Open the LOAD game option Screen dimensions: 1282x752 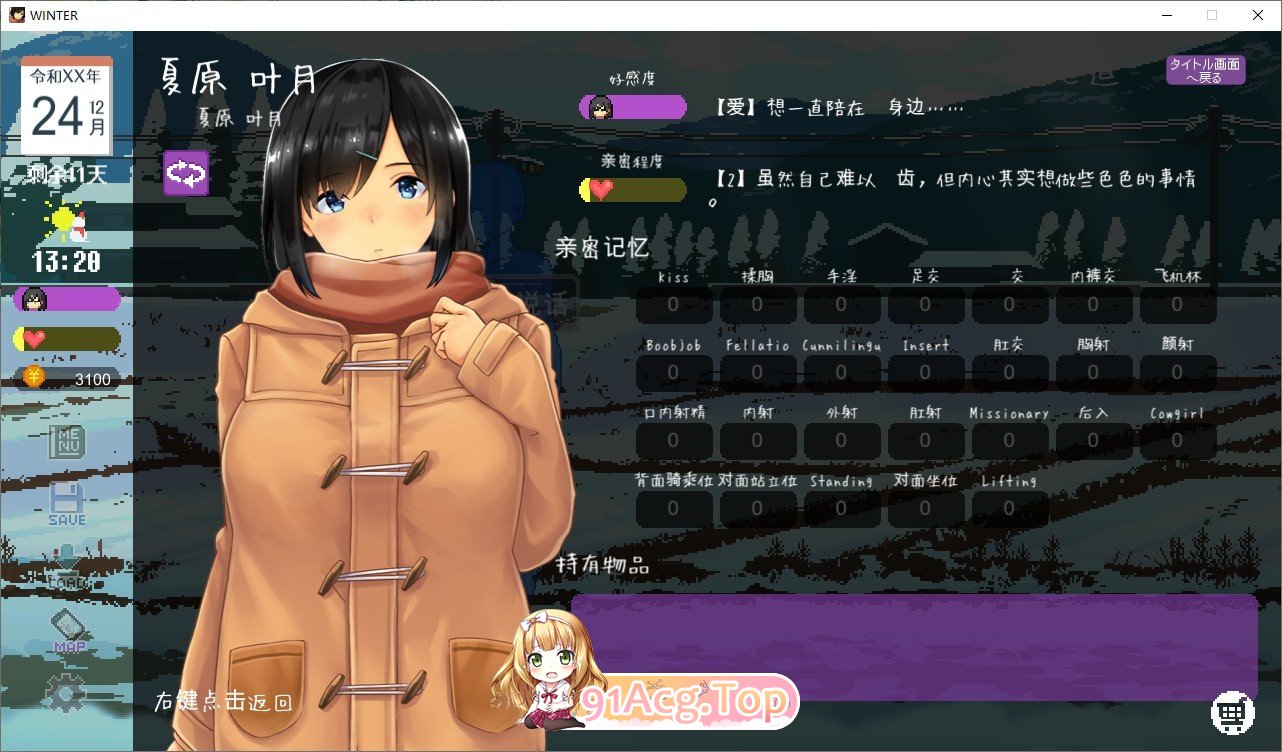tap(67, 566)
